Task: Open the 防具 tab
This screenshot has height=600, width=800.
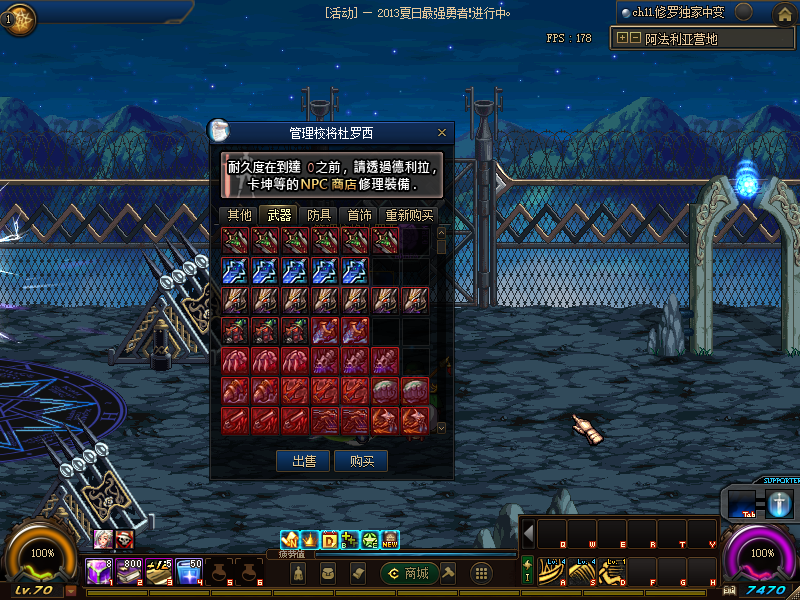Action: pos(319,214)
